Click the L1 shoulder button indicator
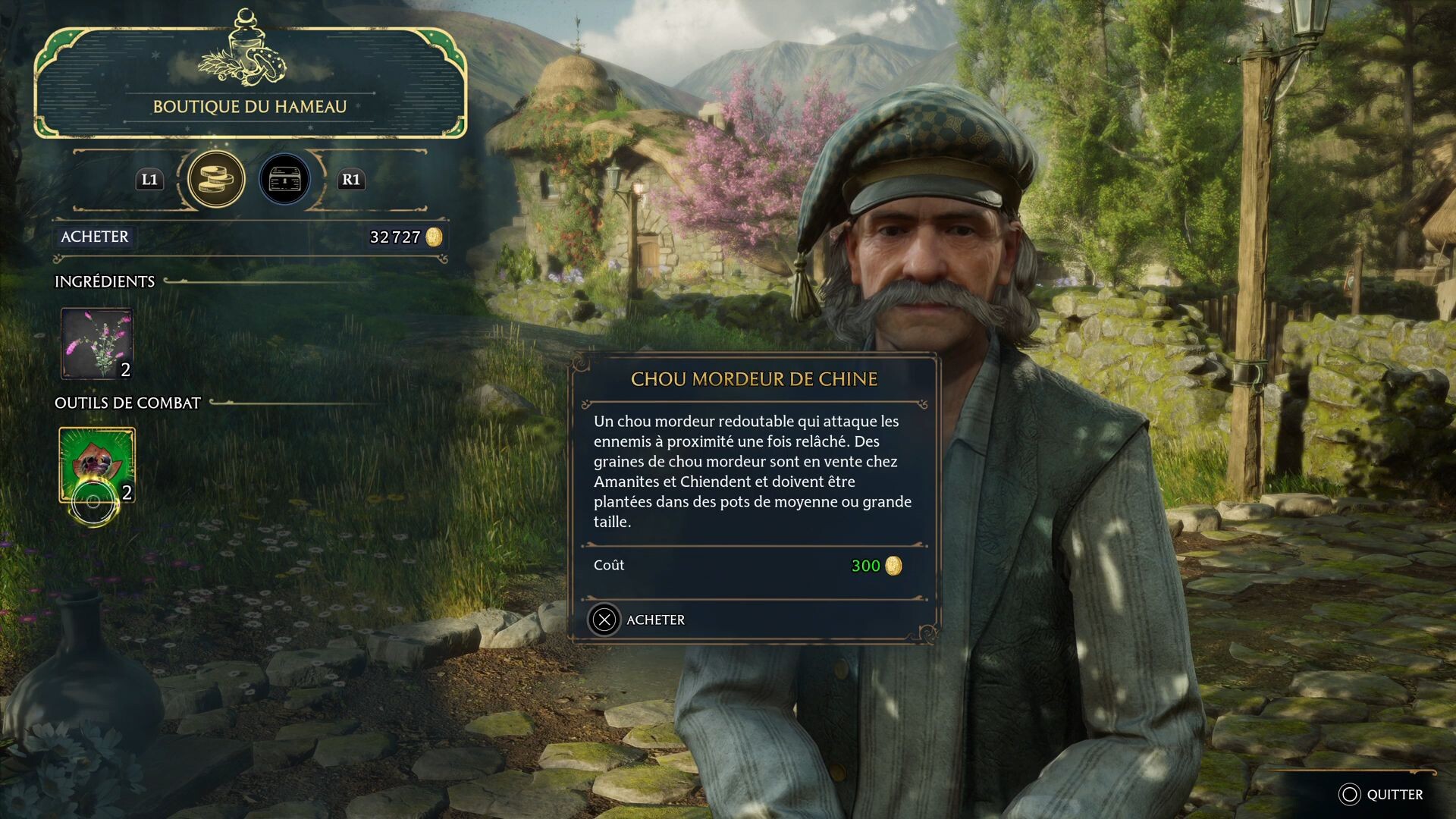 149,180
